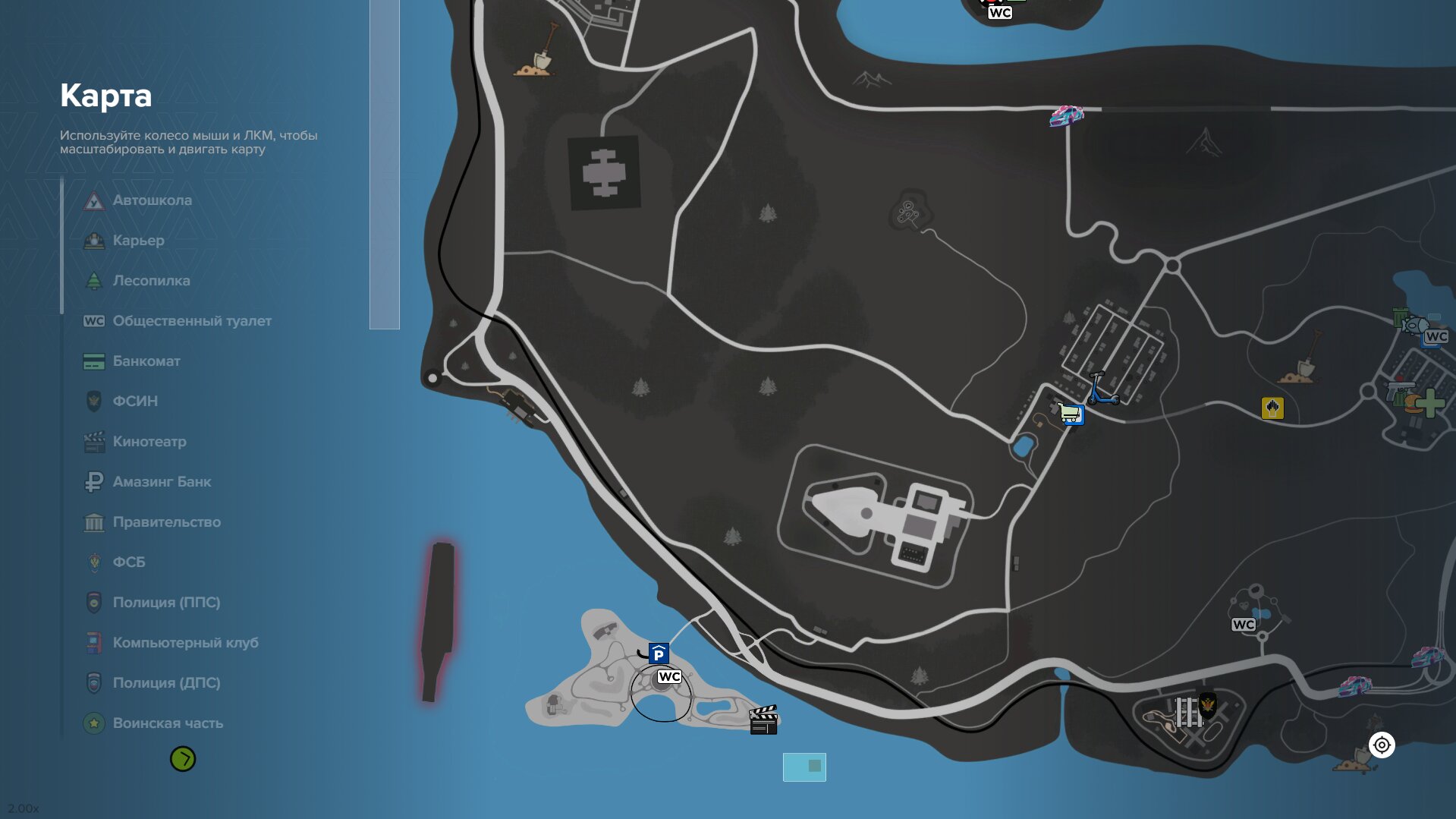This screenshot has height=819, width=1456.
Task: Select ФСИН in the legend list
Action: 135,402
